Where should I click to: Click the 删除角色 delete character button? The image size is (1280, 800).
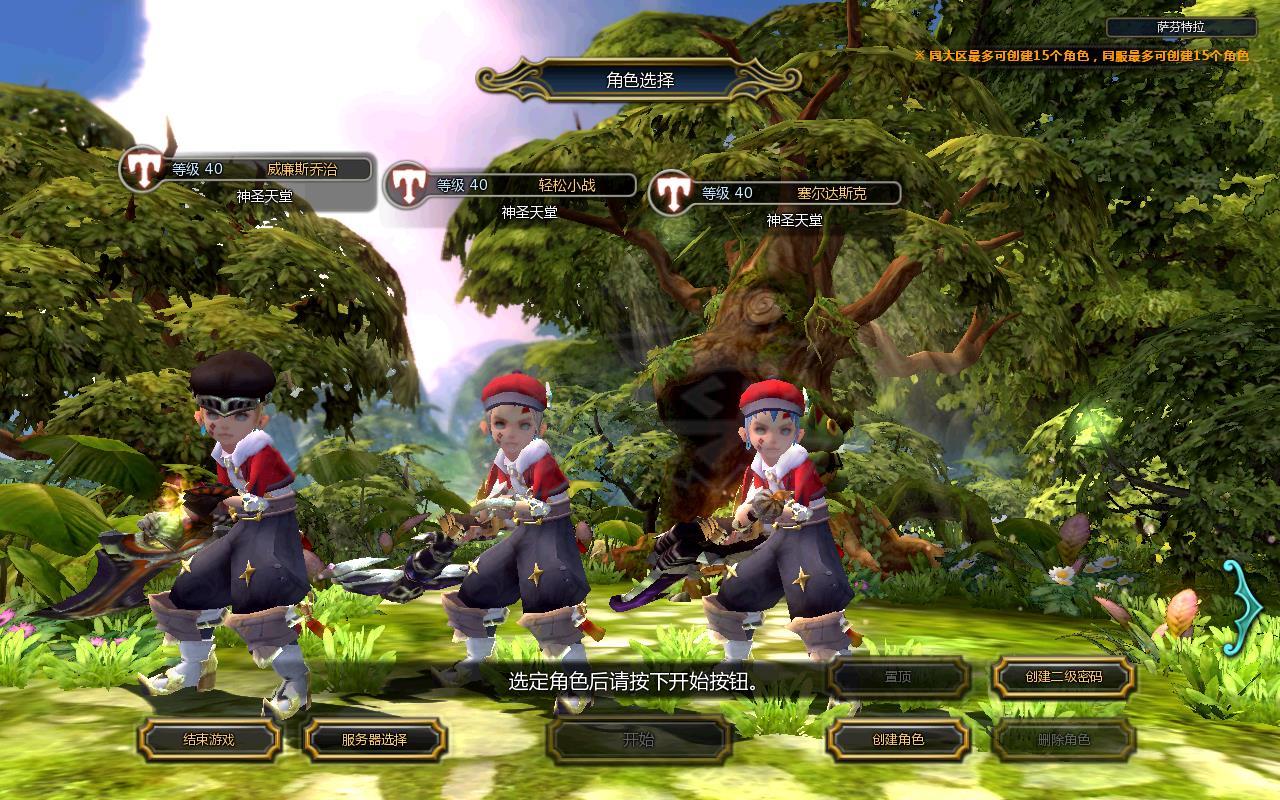1063,740
